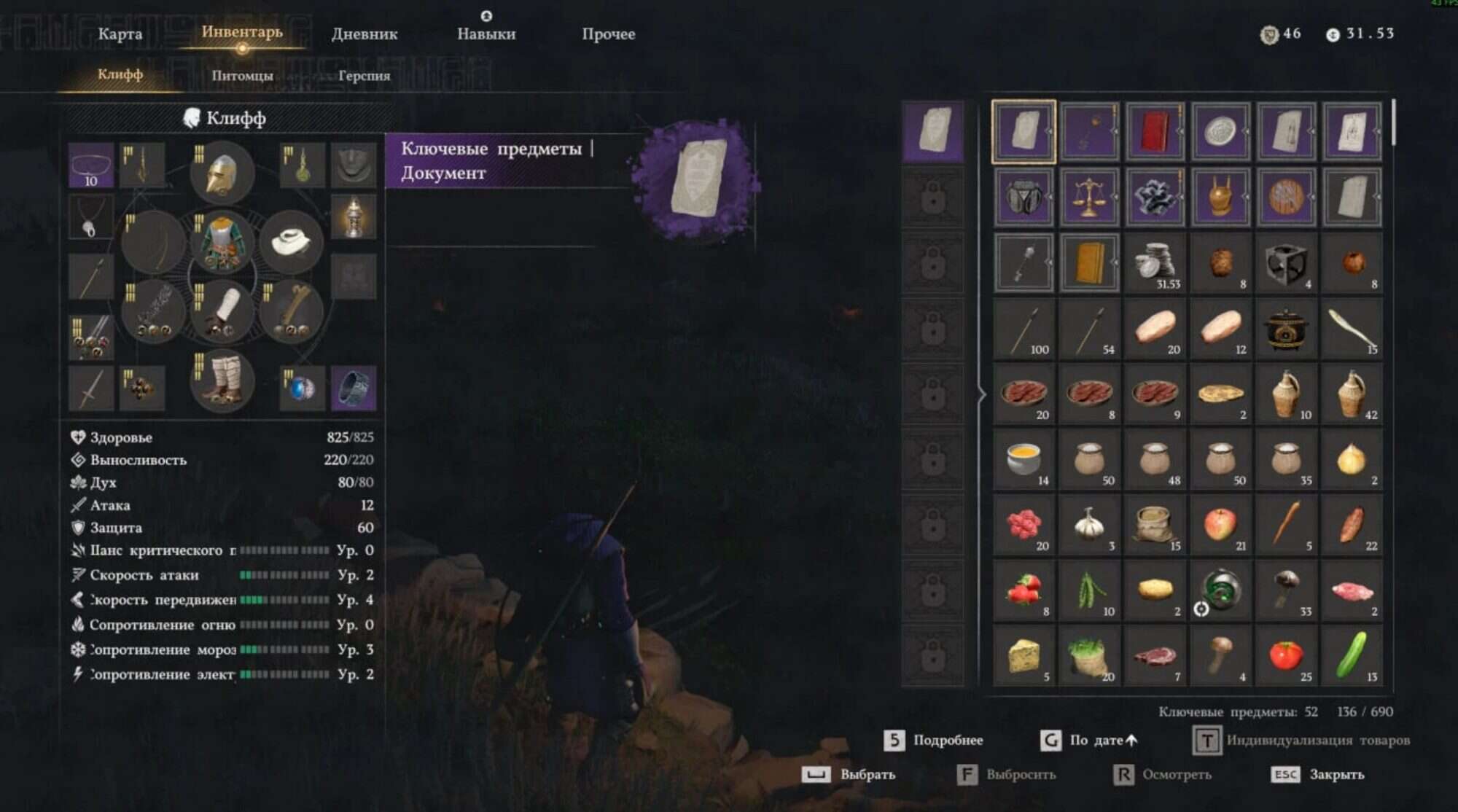Select the stack of 100 arrows
Screen dimensions: 1458x812
pos(1023,328)
